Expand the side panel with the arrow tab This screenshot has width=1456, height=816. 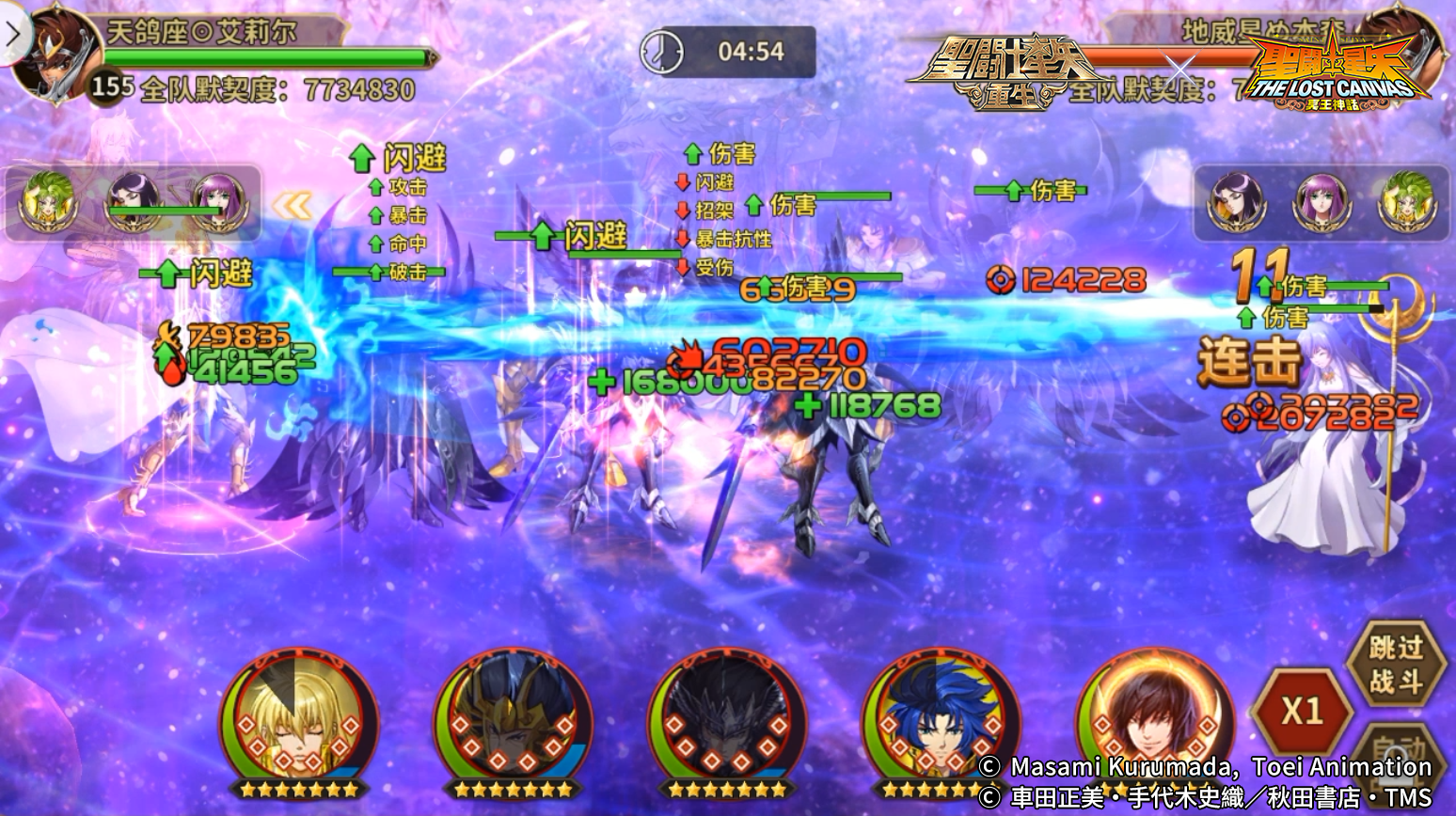pos(11,33)
